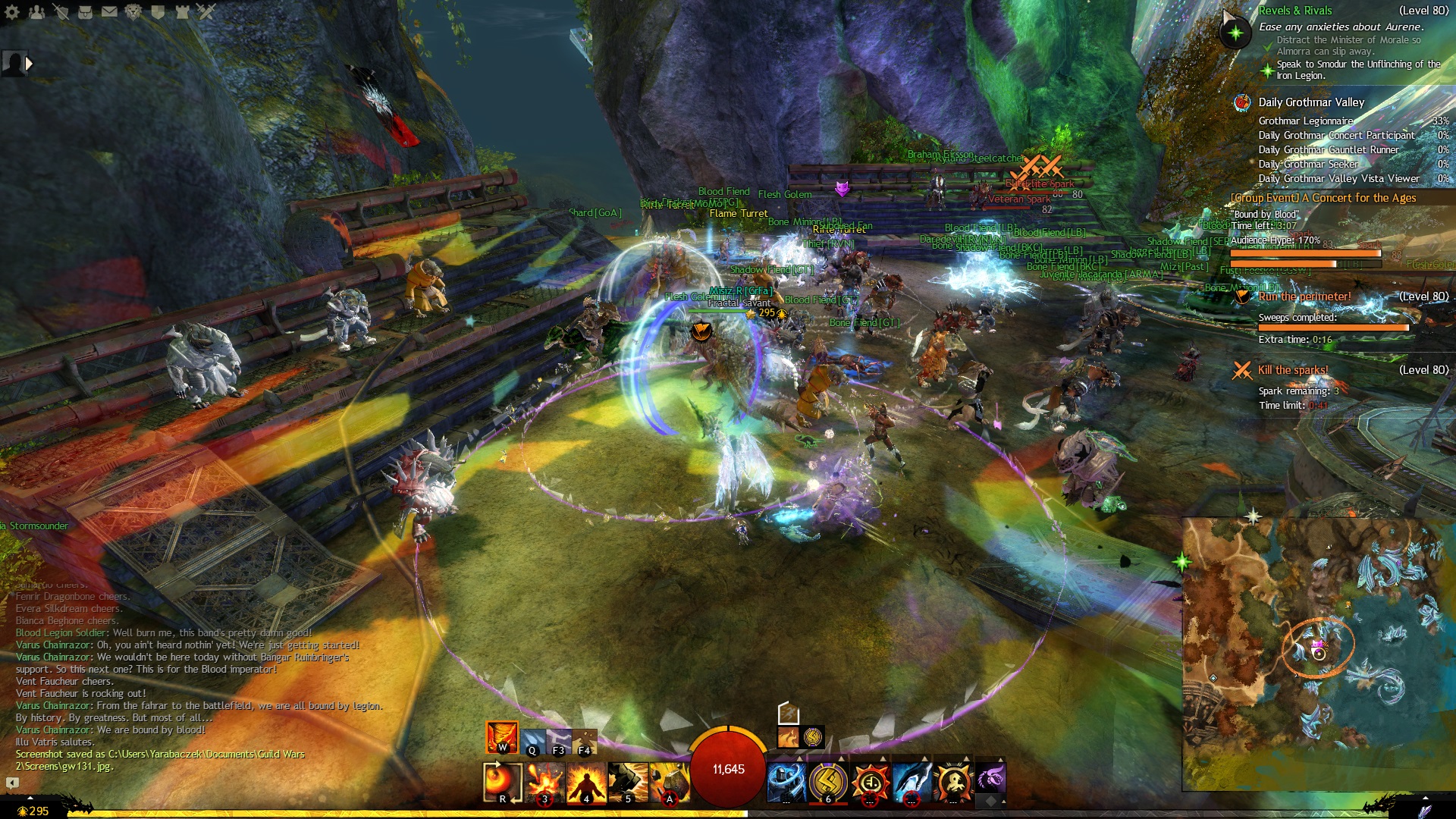This screenshot has height=819, width=1456.
Task: Open the PvP crossed swords icon
Action: click(x=206, y=12)
